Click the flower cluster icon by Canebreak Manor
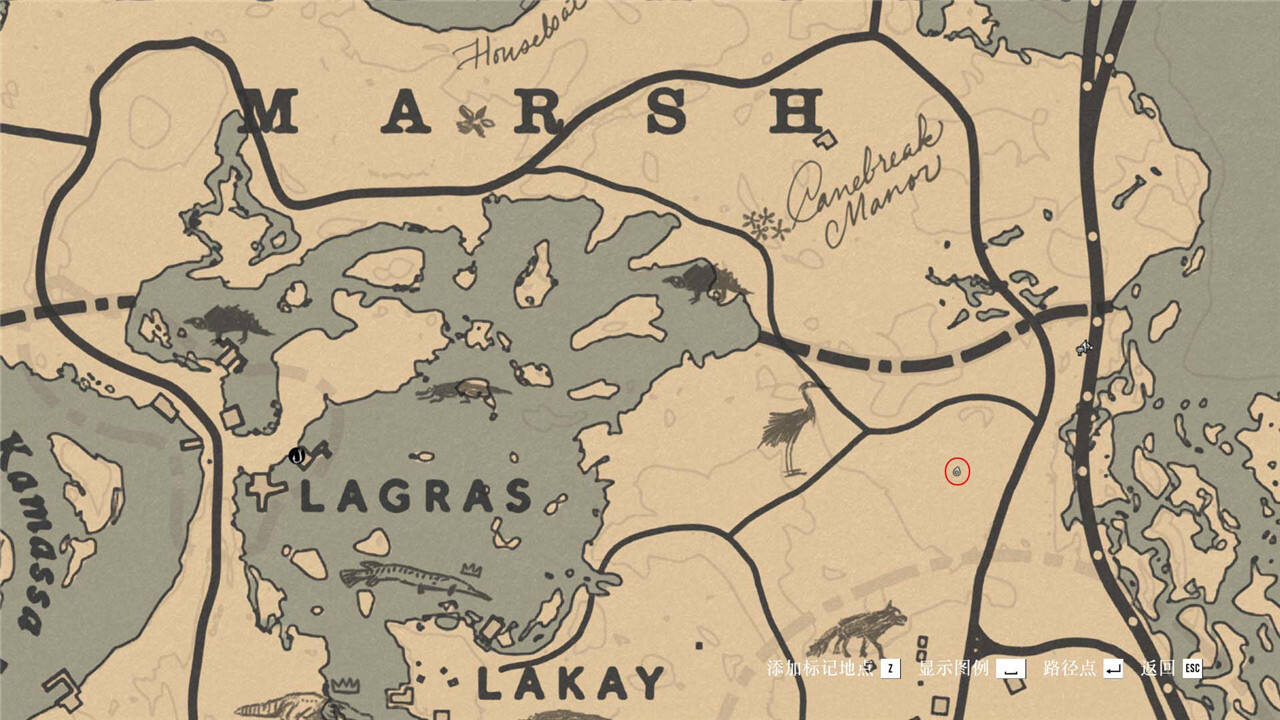The width and height of the screenshot is (1280, 720). [765, 224]
